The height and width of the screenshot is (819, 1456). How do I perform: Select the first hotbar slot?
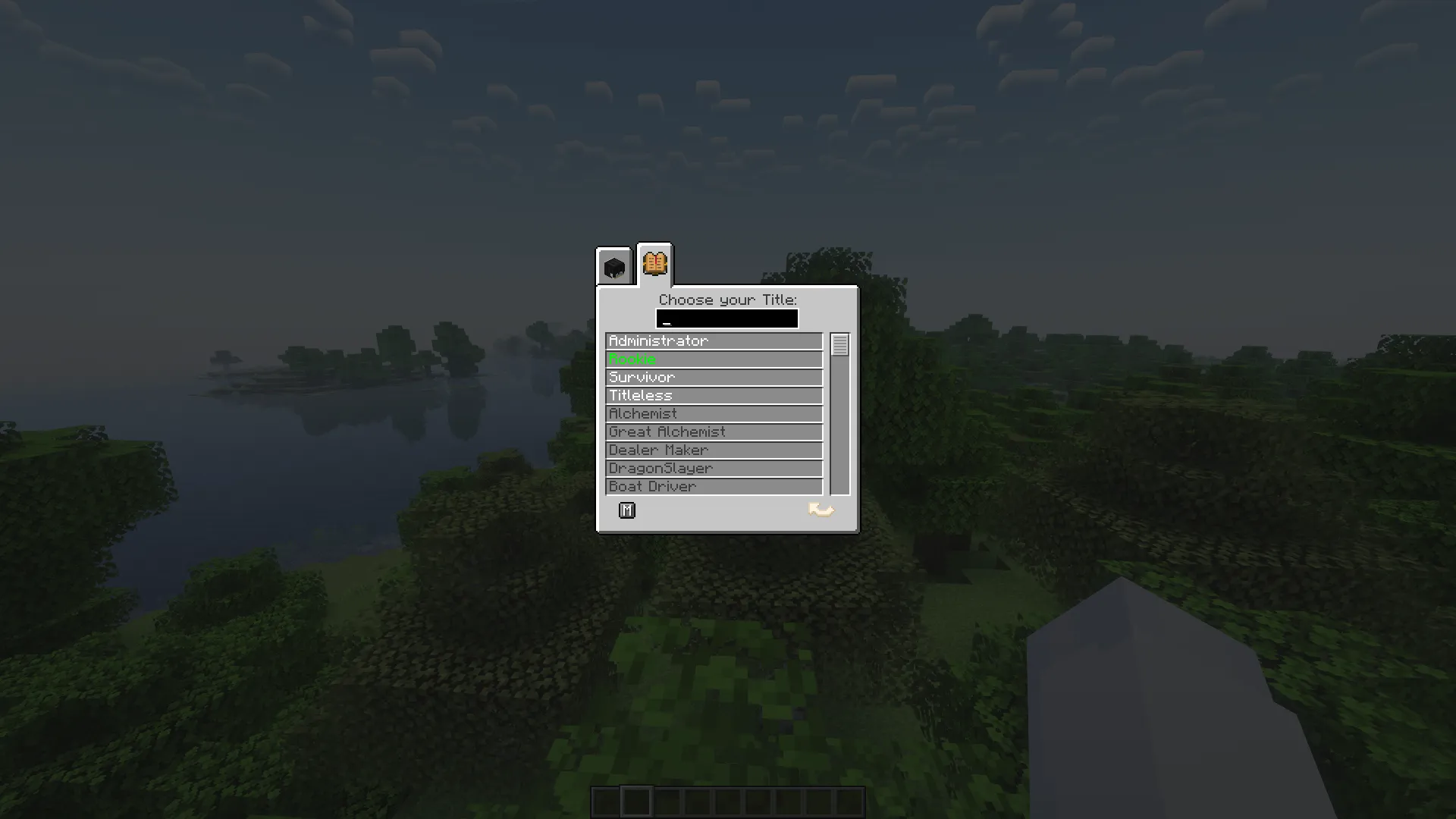point(607,801)
